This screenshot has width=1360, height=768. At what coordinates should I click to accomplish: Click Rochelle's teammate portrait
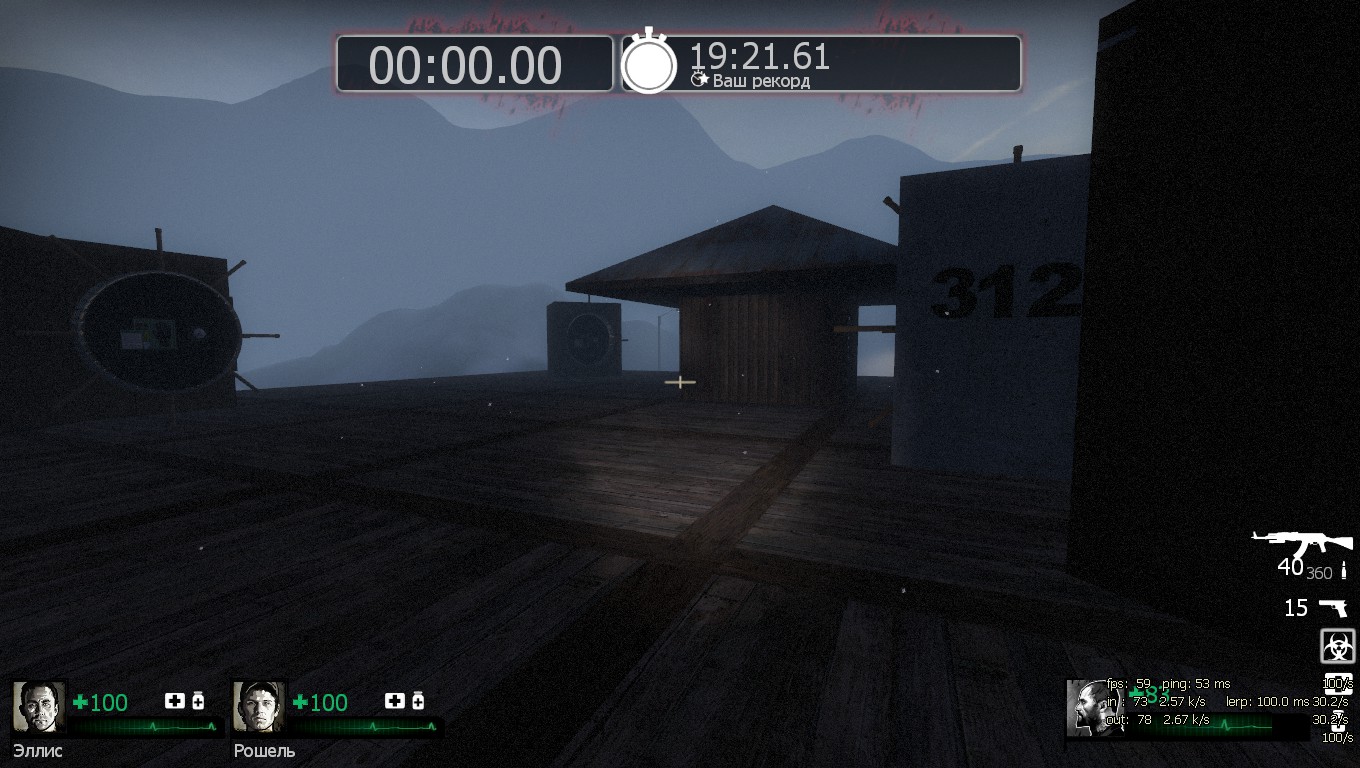[259, 707]
